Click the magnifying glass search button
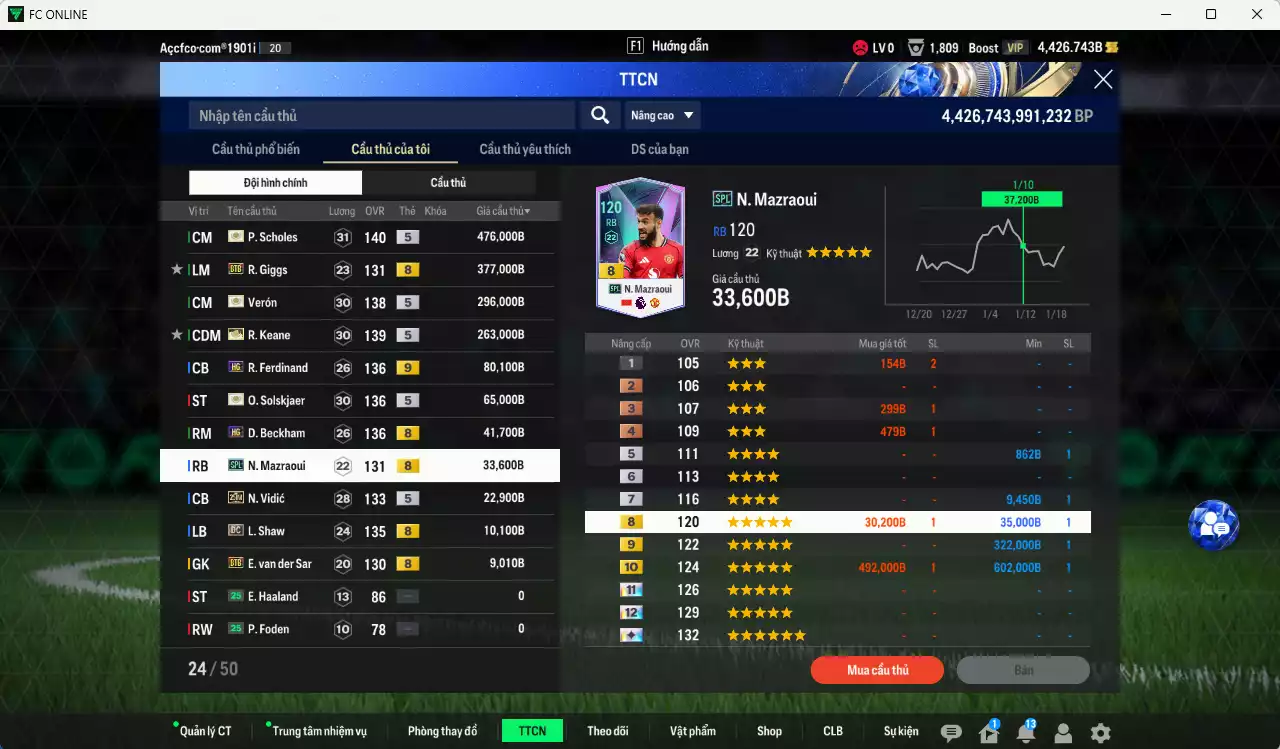The height and width of the screenshot is (749, 1280). pyautogui.click(x=600, y=116)
